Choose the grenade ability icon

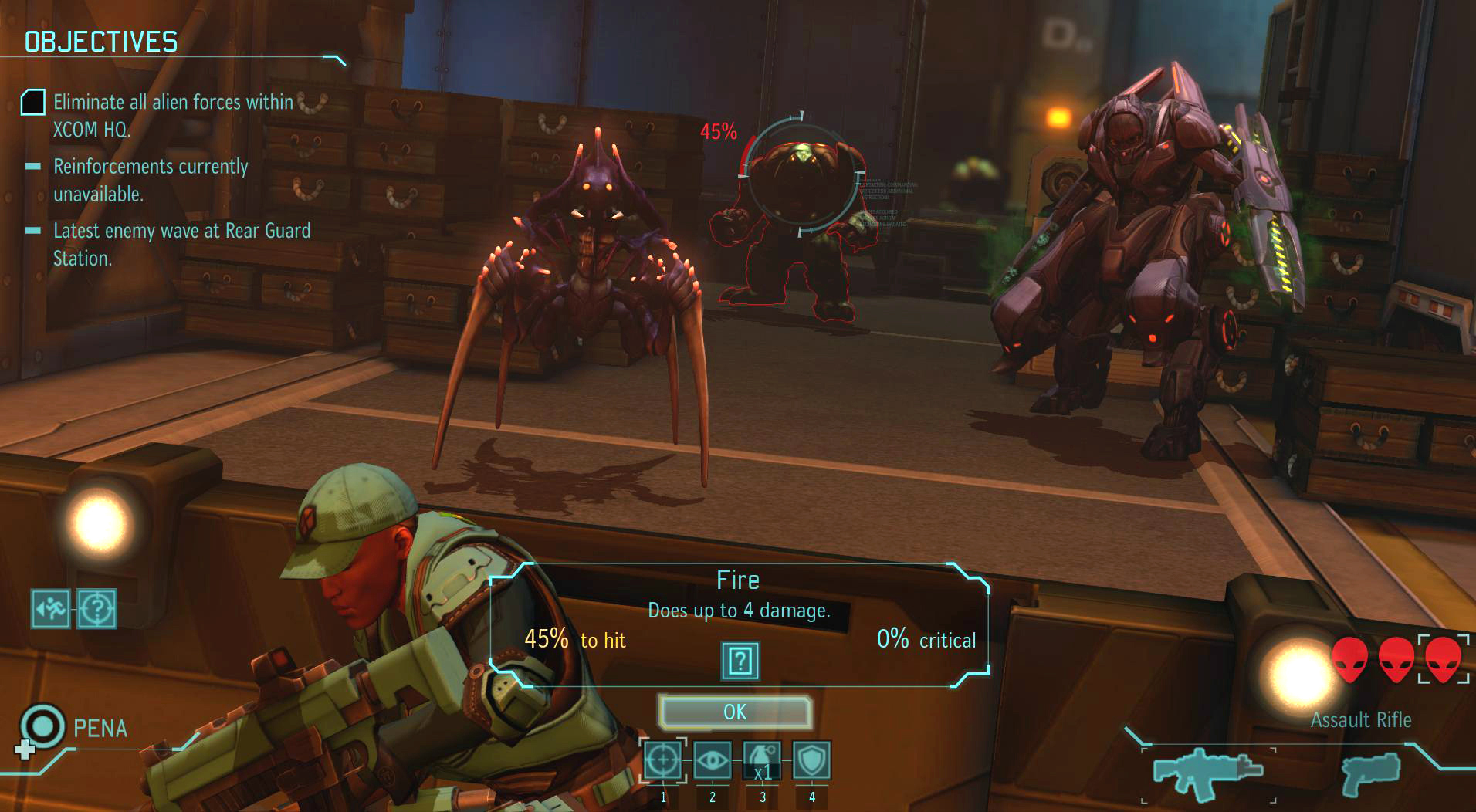pos(762,761)
